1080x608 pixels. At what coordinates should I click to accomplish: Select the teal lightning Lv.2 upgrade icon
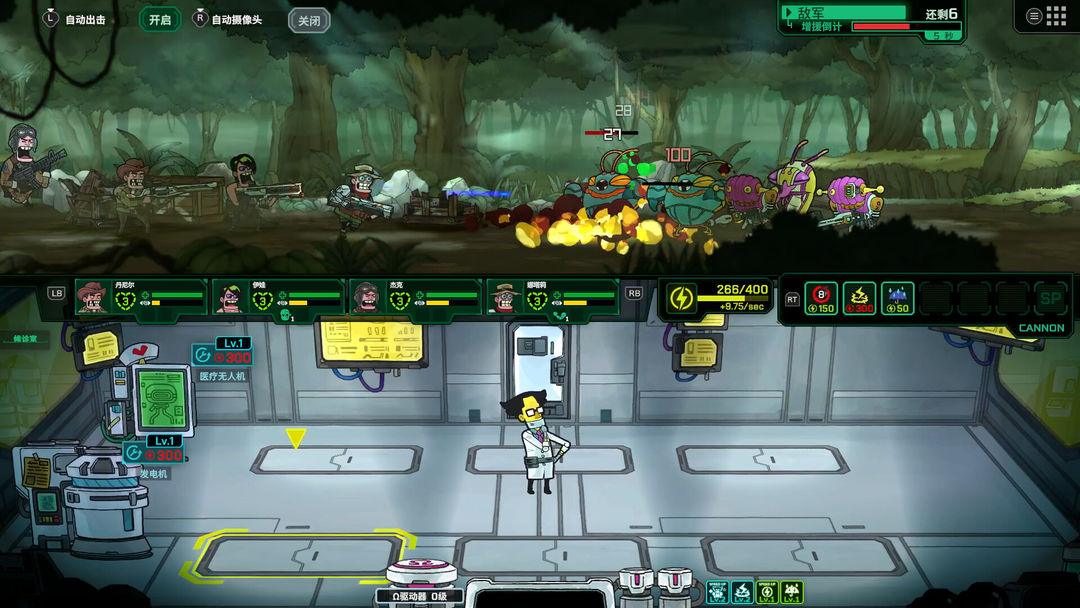click(x=742, y=592)
